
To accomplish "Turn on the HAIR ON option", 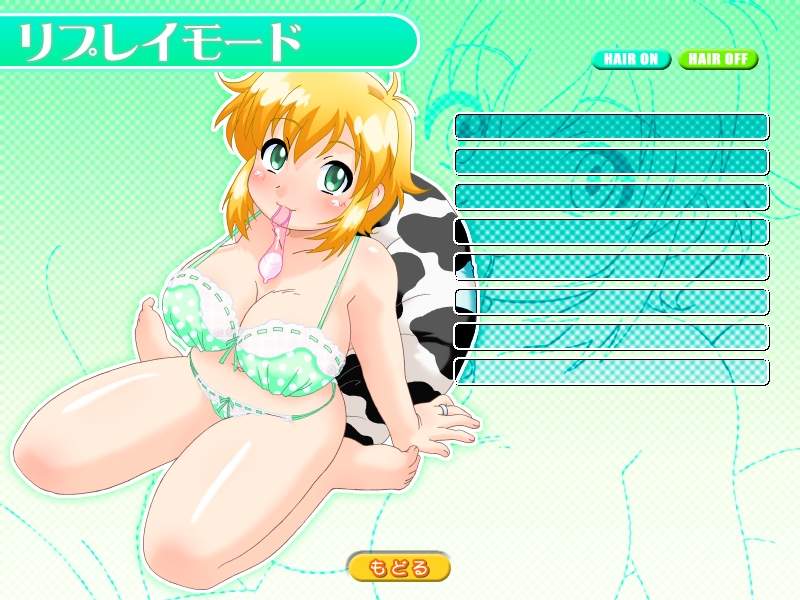I will tap(631, 59).
